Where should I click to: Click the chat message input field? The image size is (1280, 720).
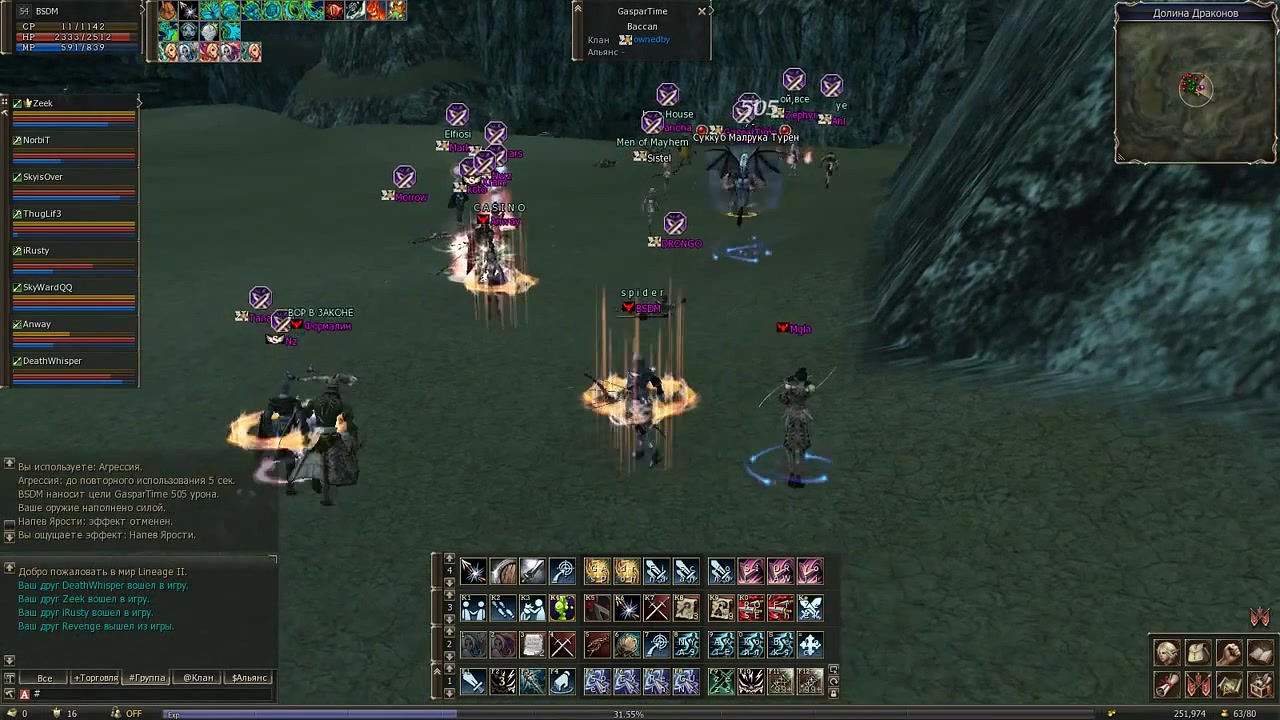coord(150,694)
